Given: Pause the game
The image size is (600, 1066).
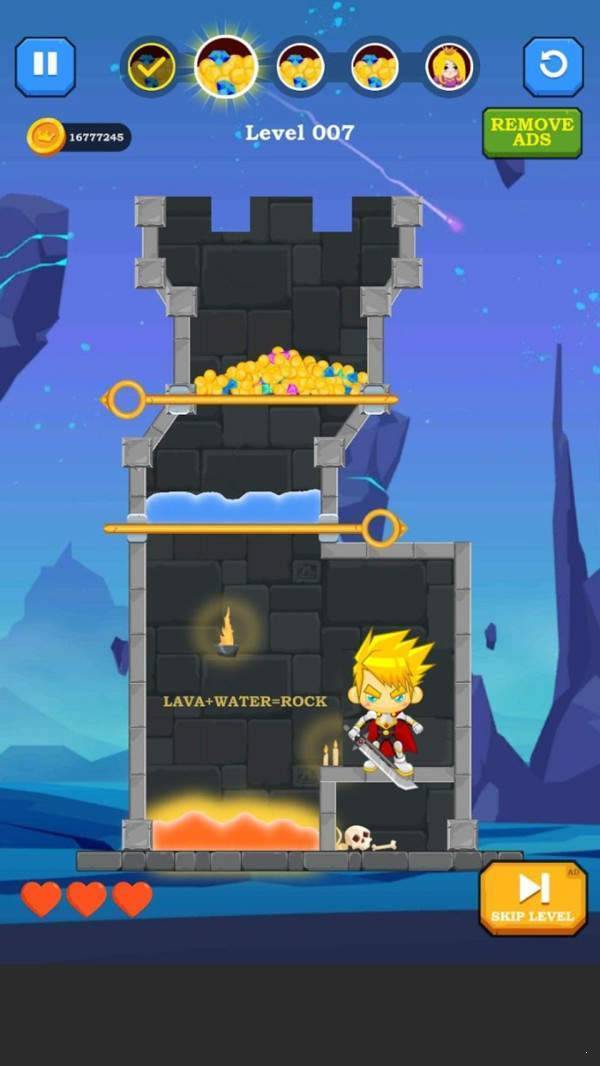Looking at the screenshot, I should (x=45, y=66).
